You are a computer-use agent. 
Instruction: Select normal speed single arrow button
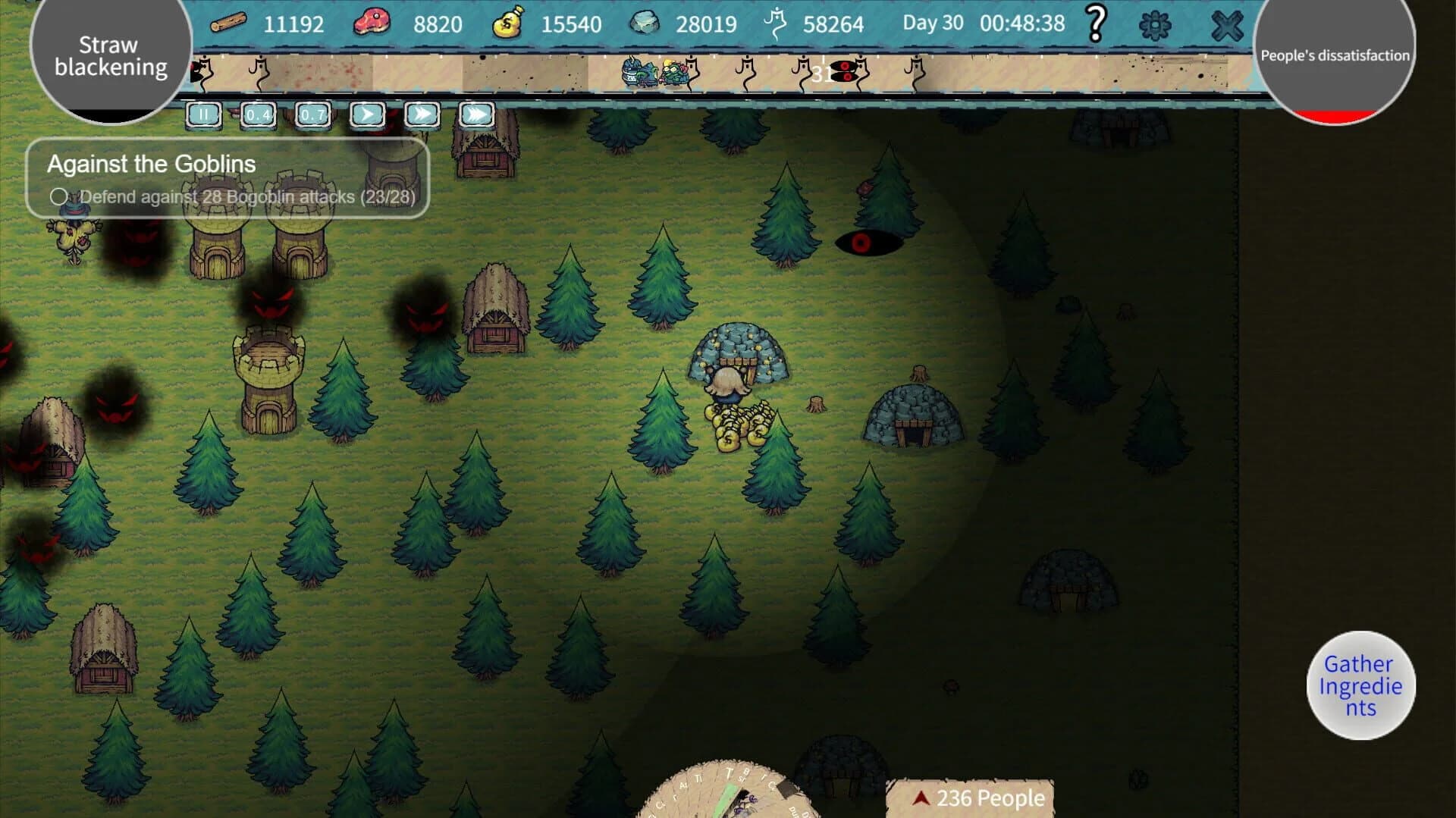(x=368, y=114)
